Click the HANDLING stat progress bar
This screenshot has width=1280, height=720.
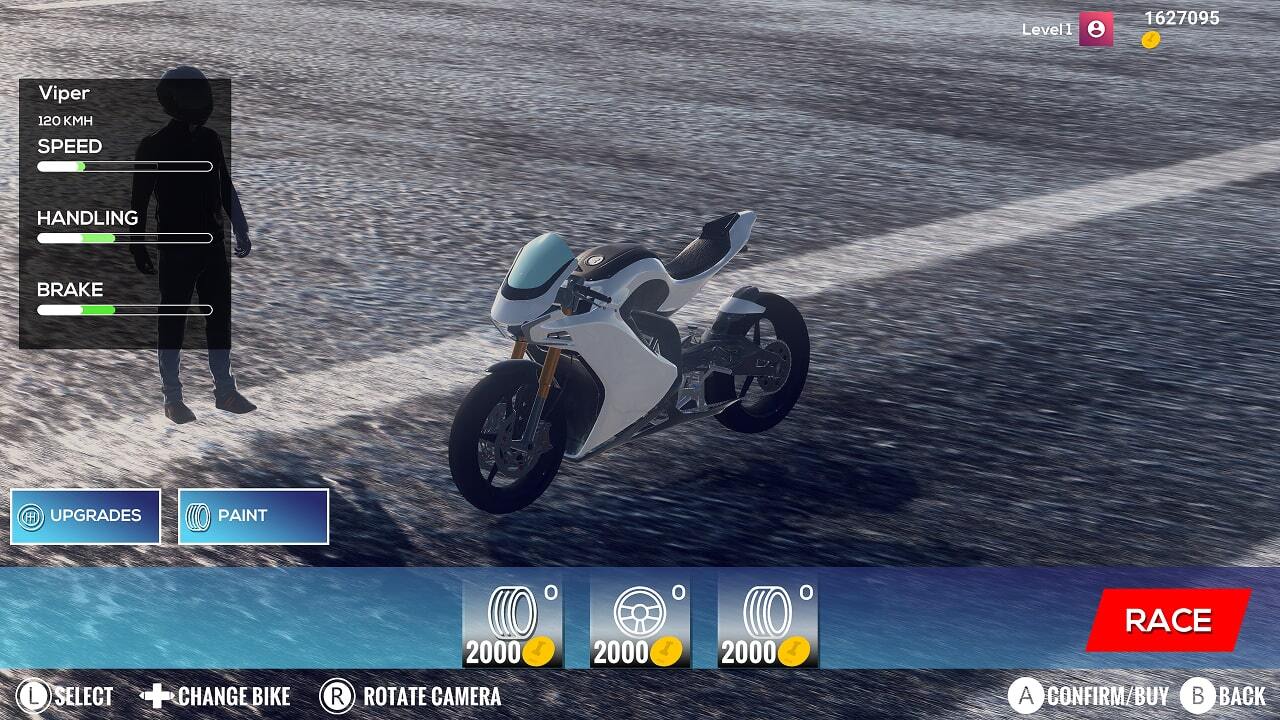click(124, 238)
